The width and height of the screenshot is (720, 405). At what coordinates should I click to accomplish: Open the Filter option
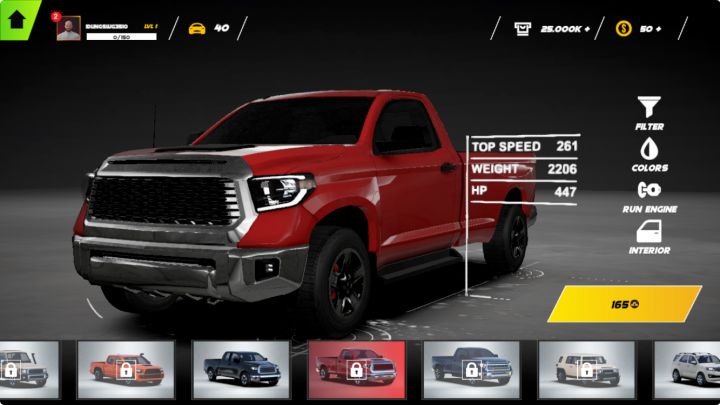coord(649,112)
